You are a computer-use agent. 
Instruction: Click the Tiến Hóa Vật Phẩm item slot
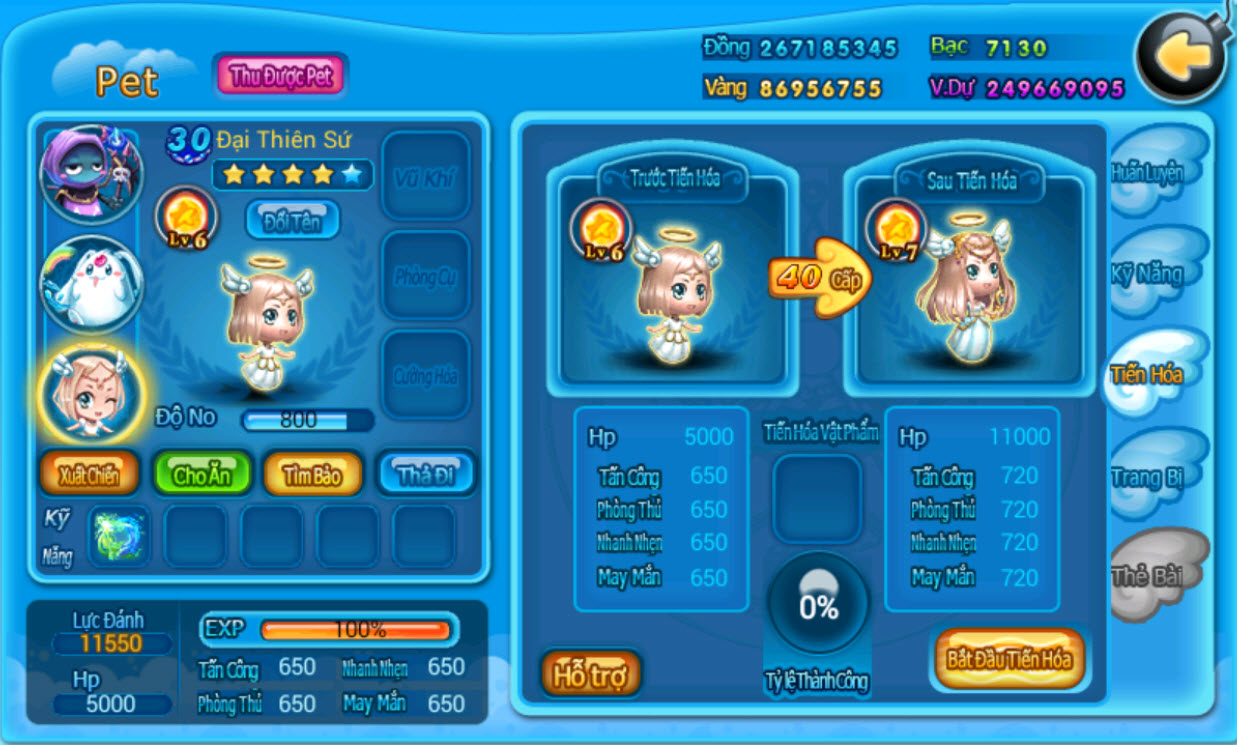click(817, 499)
